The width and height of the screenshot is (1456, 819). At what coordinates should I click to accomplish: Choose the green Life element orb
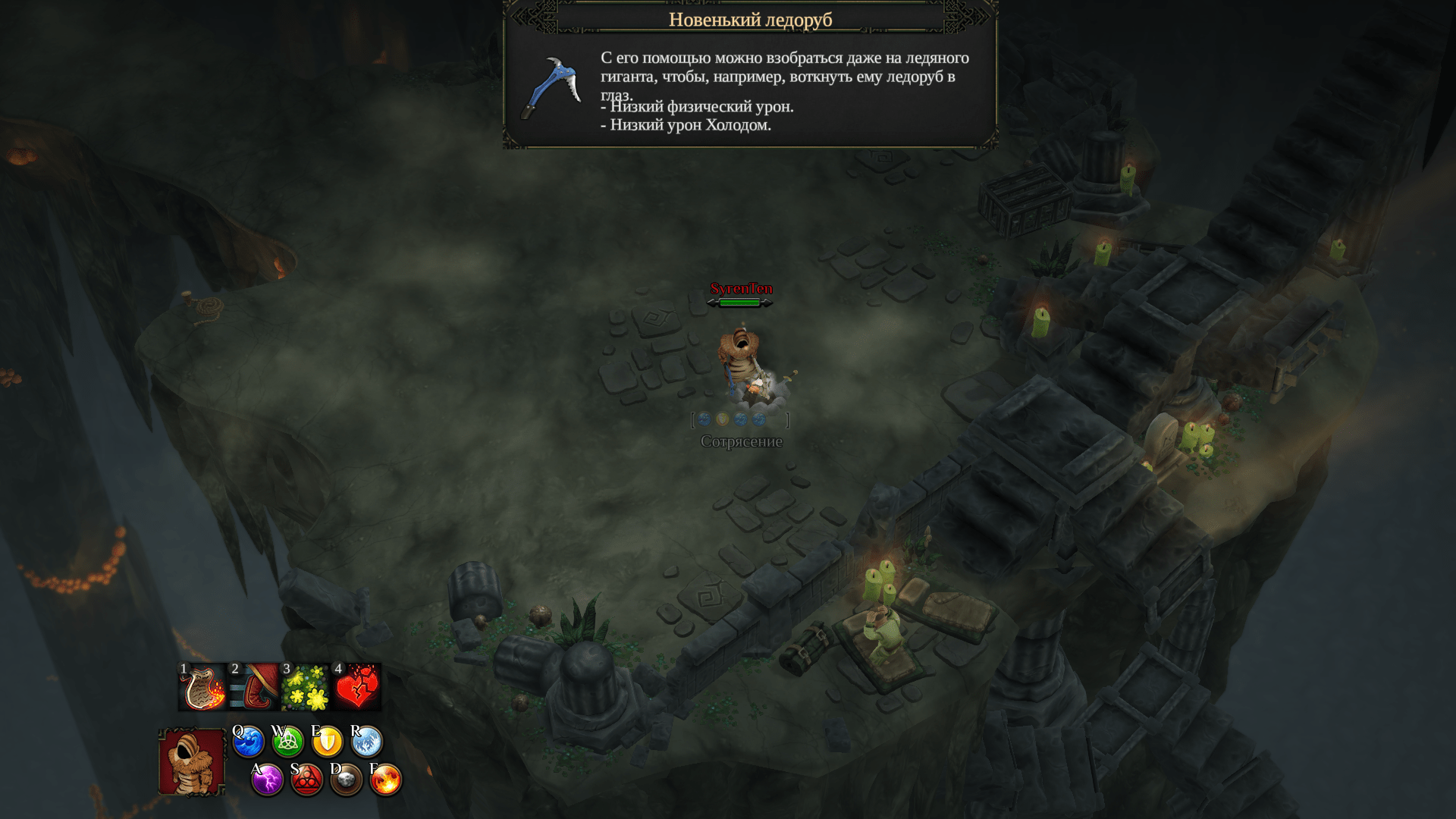click(x=288, y=742)
